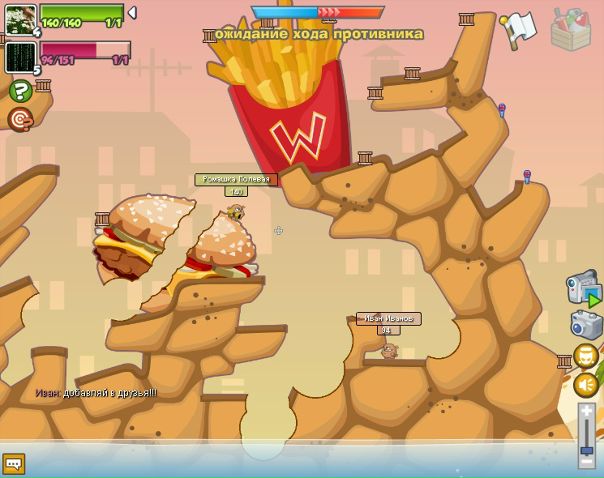Open the weapons crate inventory
Viewport: 604px width, 478px height.
(x=570, y=29)
